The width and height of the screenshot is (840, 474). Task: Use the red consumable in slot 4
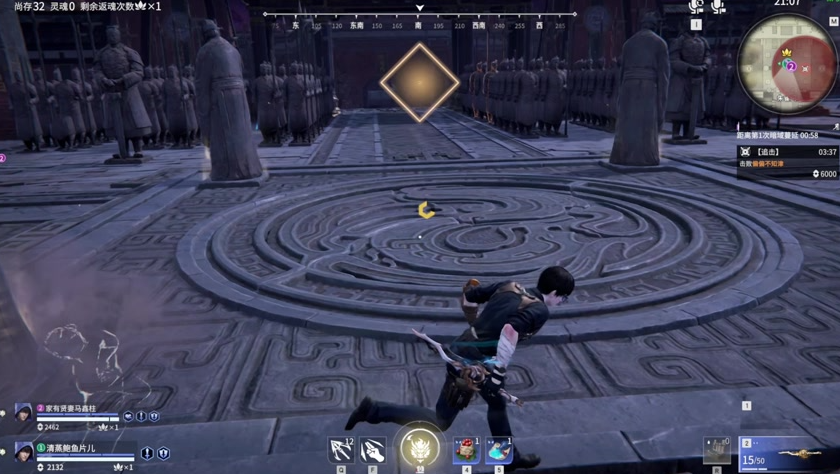point(466,450)
